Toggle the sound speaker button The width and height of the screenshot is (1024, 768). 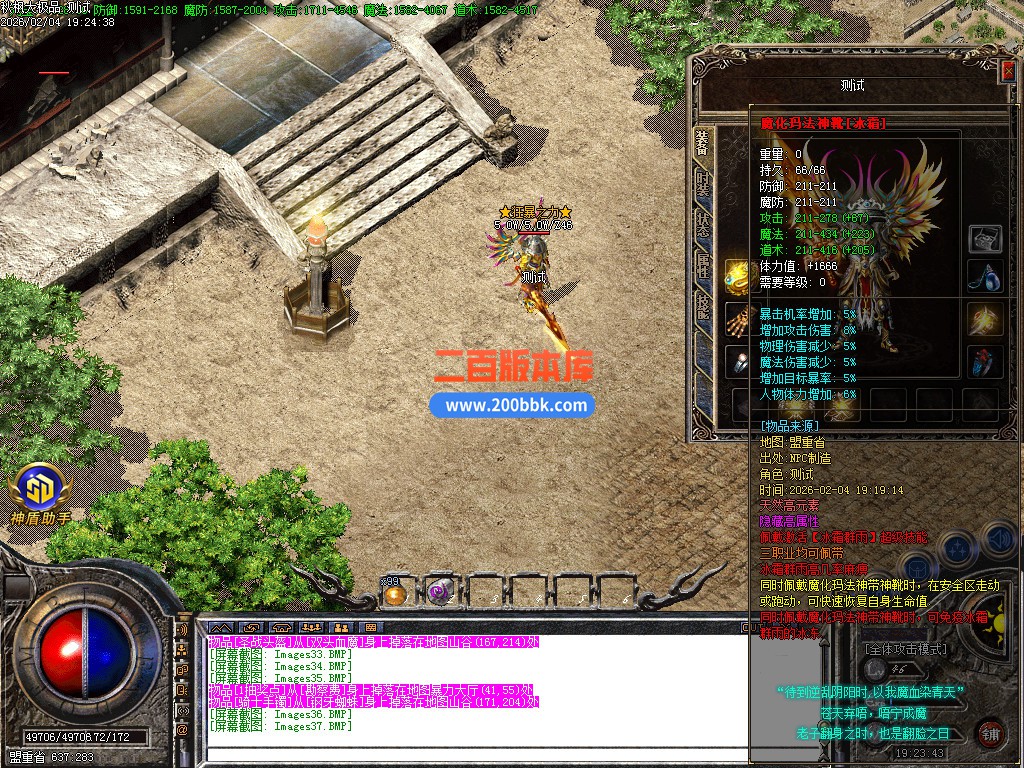click(x=997, y=539)
